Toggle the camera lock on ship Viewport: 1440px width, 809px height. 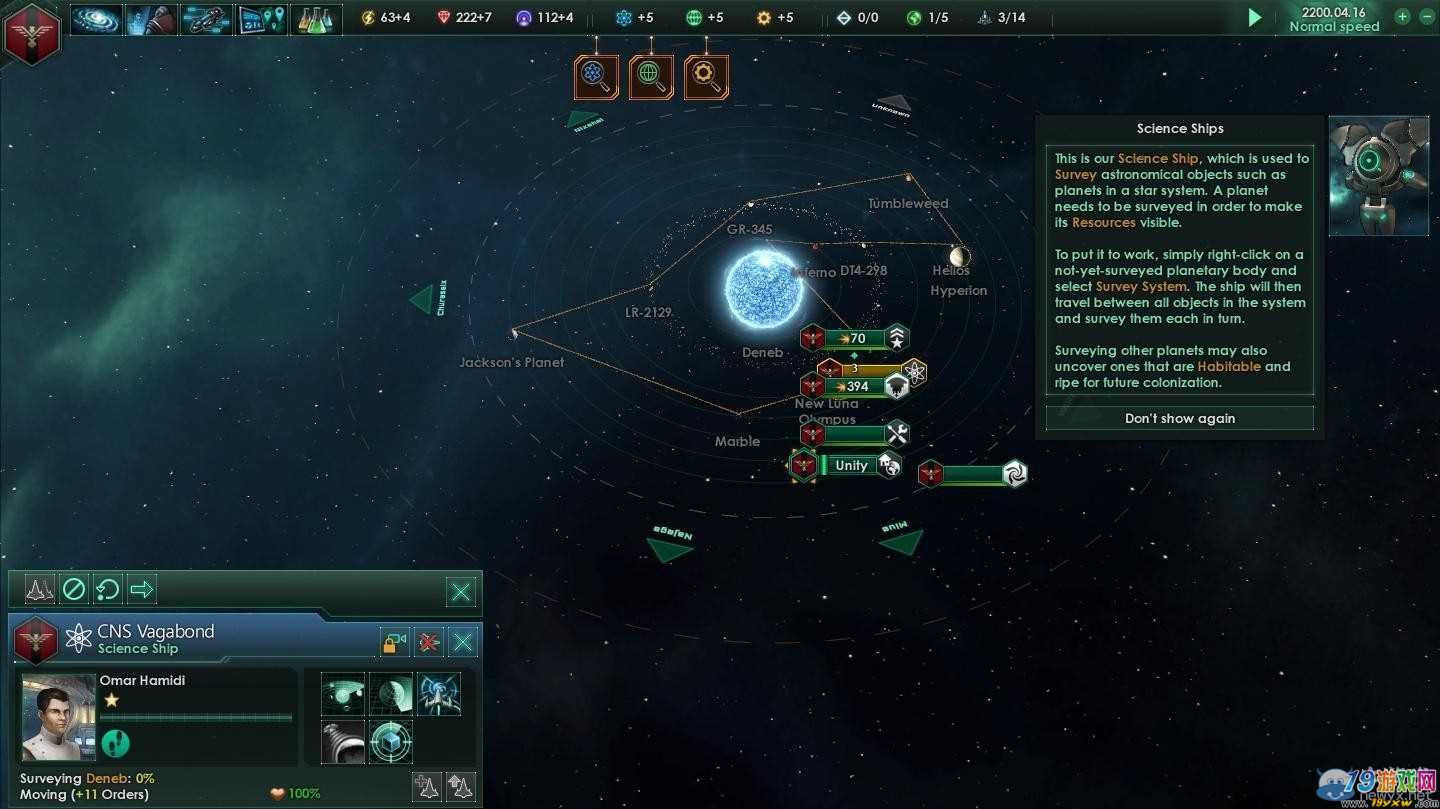click(395, 642)
